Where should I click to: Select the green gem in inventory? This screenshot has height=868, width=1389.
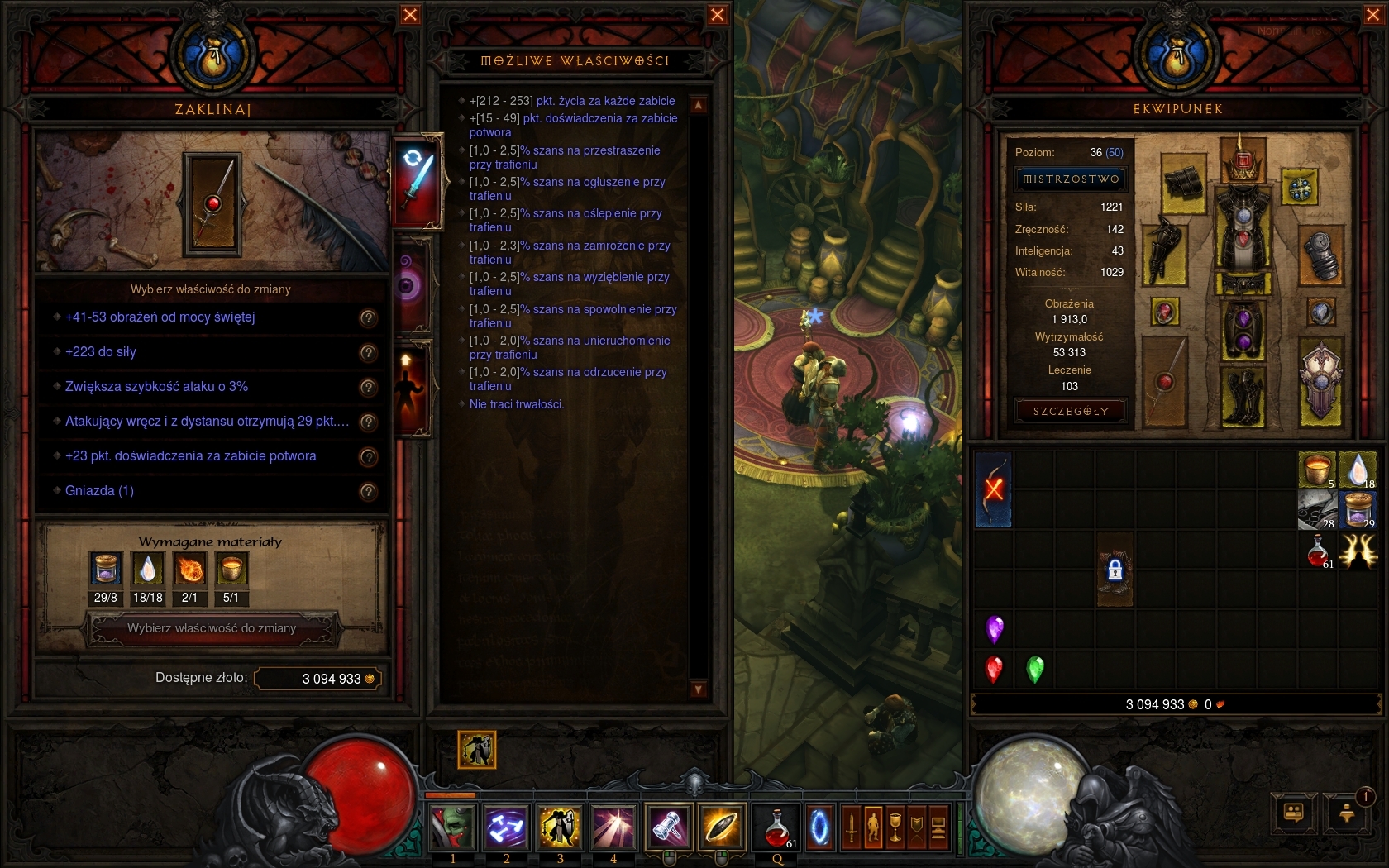(1034, 669)
